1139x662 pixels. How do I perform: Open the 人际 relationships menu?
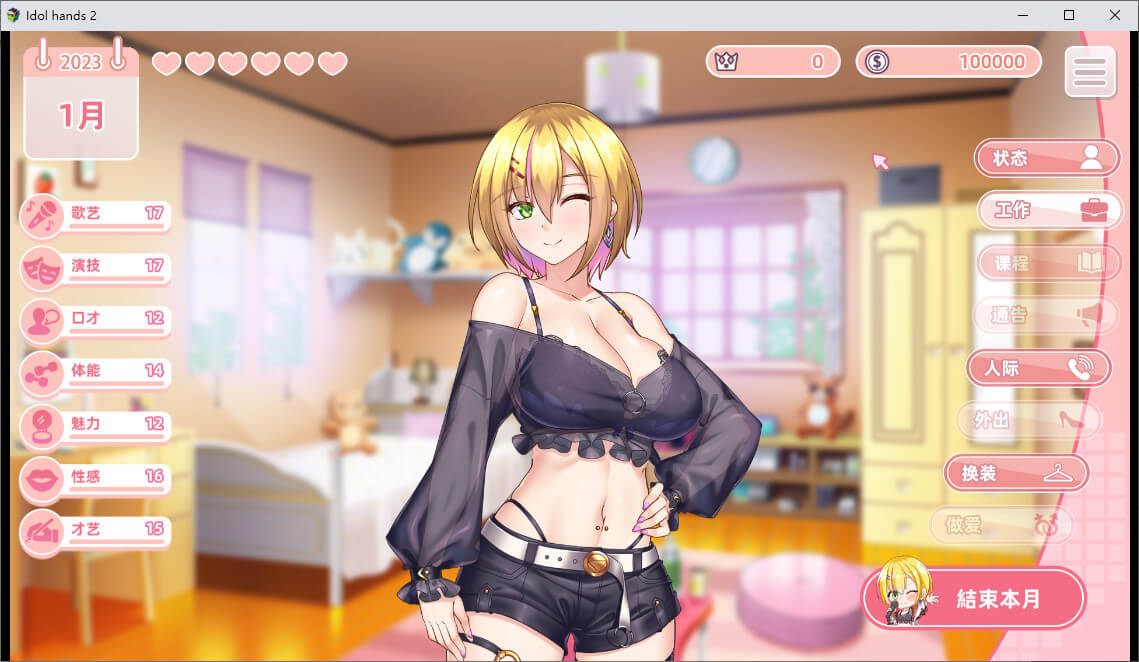coord(1038,368)
